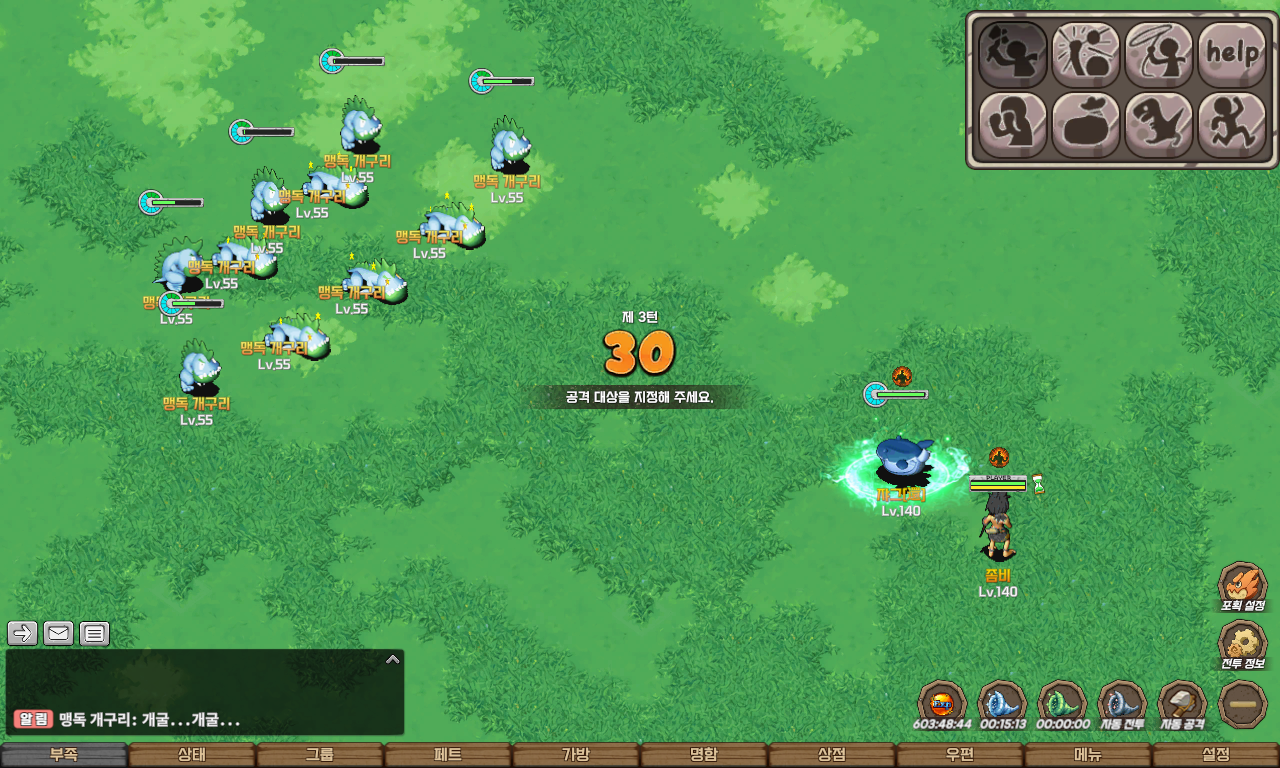Open 포획 설정 capture settings
Image resolution: width=1280 pixels, height=768 pixels.
1243,585
